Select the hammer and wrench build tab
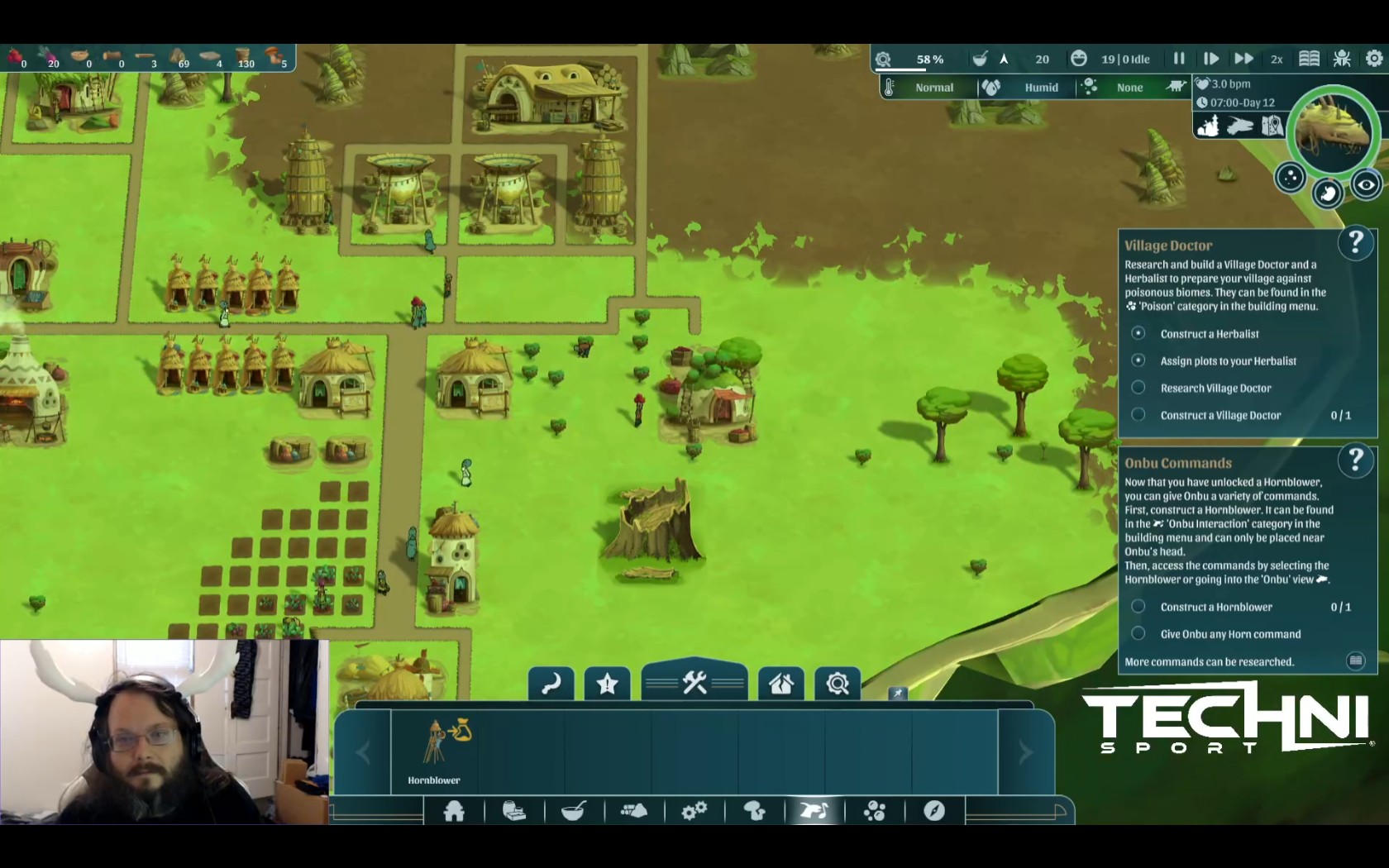The height and width of the screenshot is (868, 1389). pos(694,684)
